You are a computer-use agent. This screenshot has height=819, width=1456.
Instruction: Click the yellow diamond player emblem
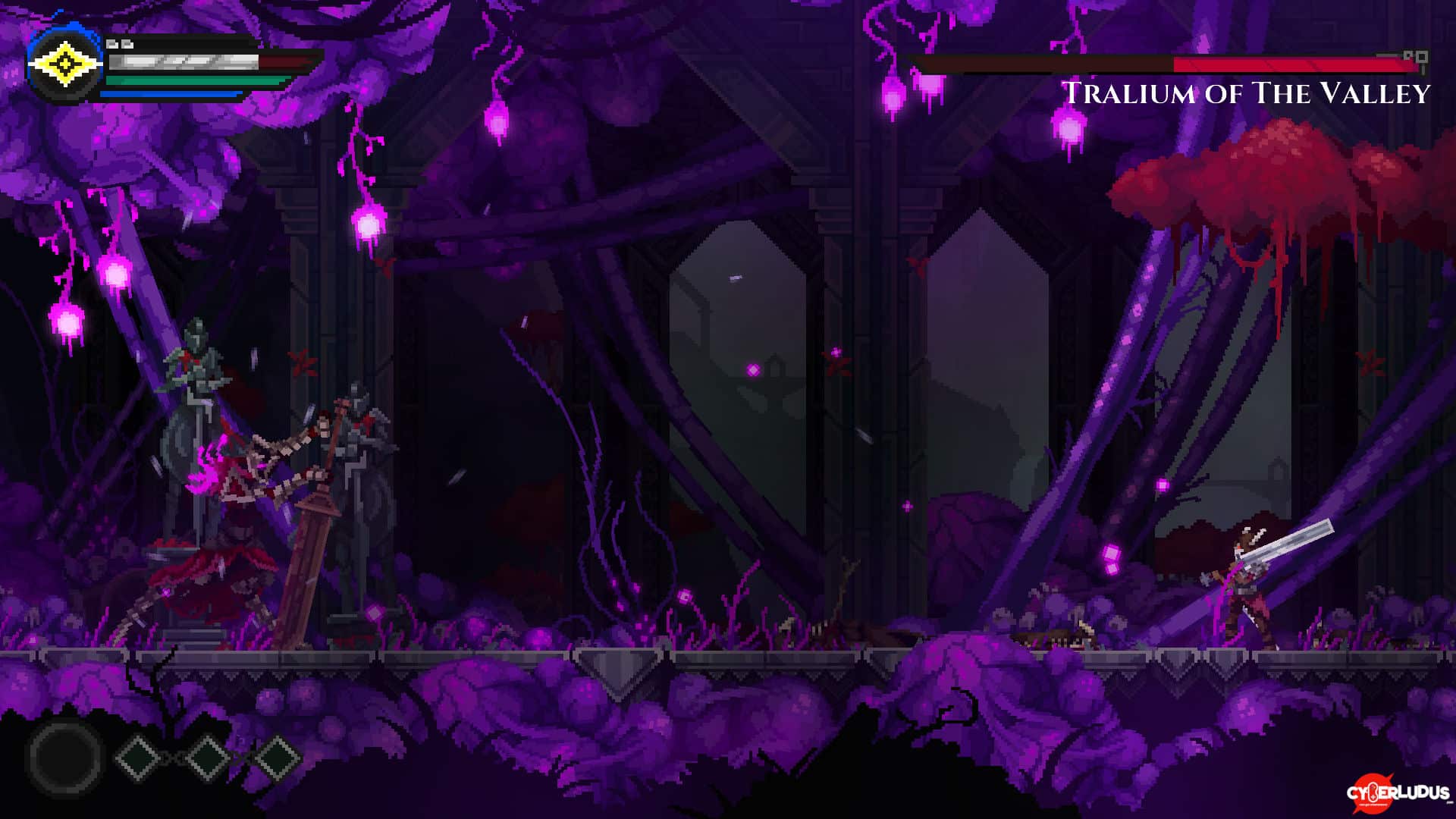pyautogui.click(x=65, y=65)
